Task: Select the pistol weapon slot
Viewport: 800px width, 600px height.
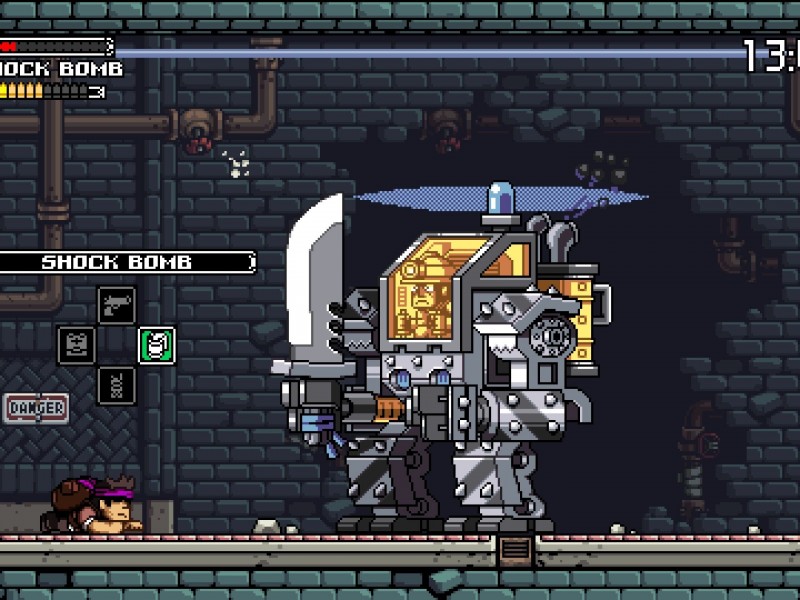Action: (x=117, y=305)
